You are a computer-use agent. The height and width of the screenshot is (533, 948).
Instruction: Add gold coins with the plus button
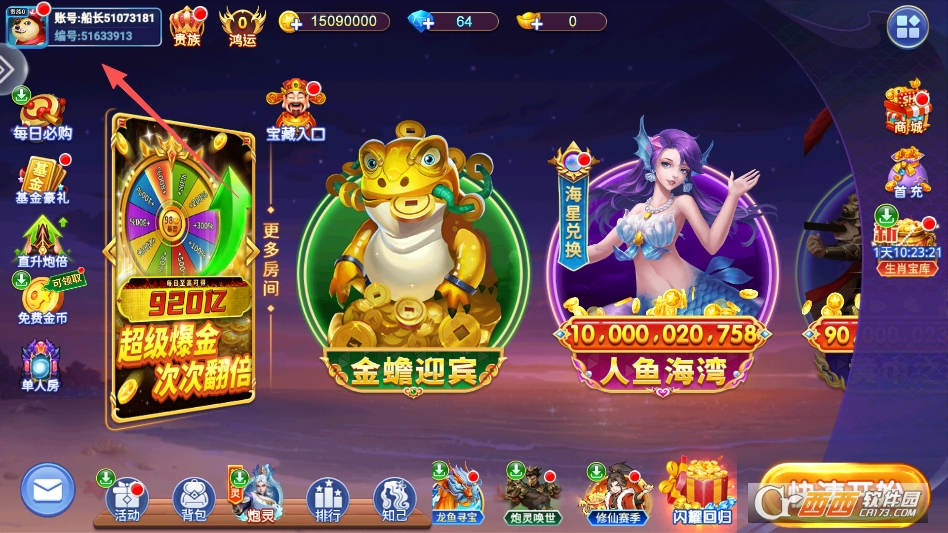[291, 22]
